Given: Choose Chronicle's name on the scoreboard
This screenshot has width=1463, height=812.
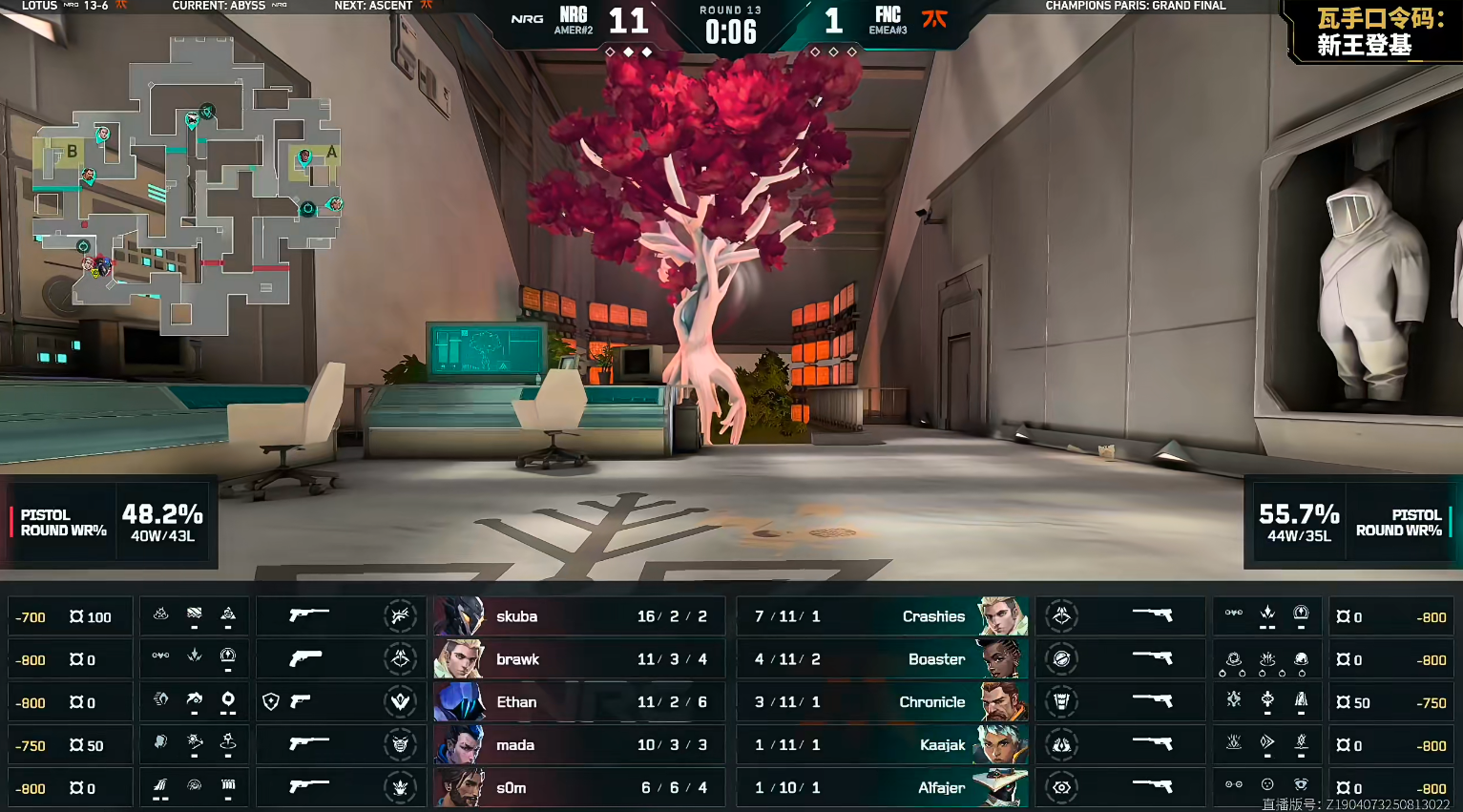Looking at the screenshot, I should (x=932, y=702).
